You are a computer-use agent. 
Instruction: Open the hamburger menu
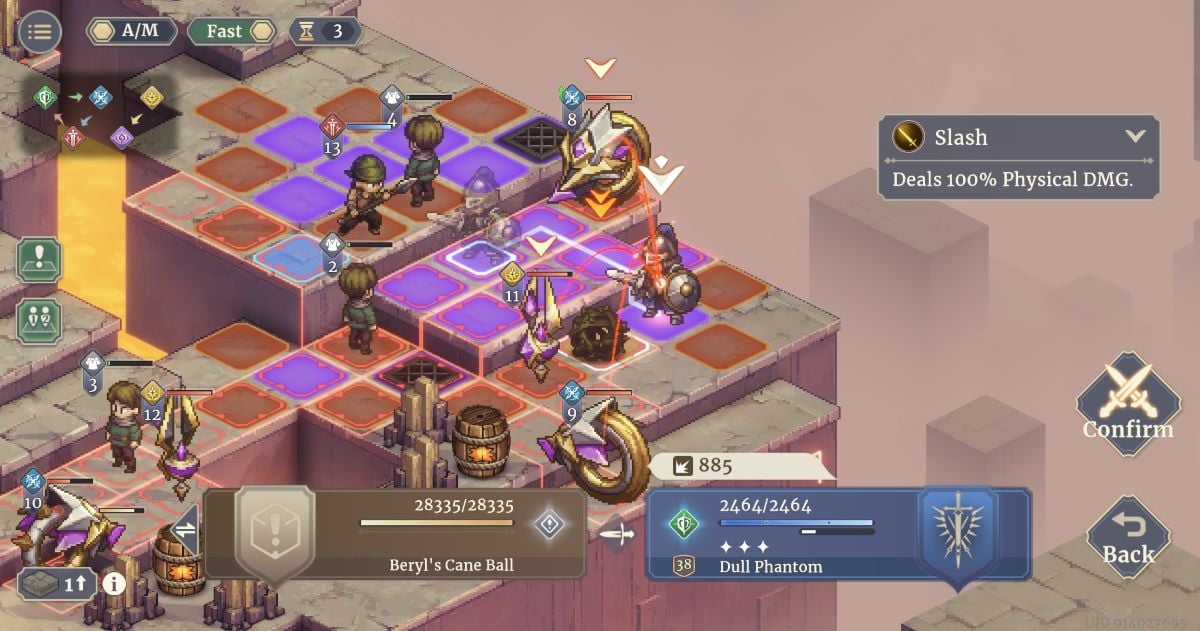tap(40, 32)
